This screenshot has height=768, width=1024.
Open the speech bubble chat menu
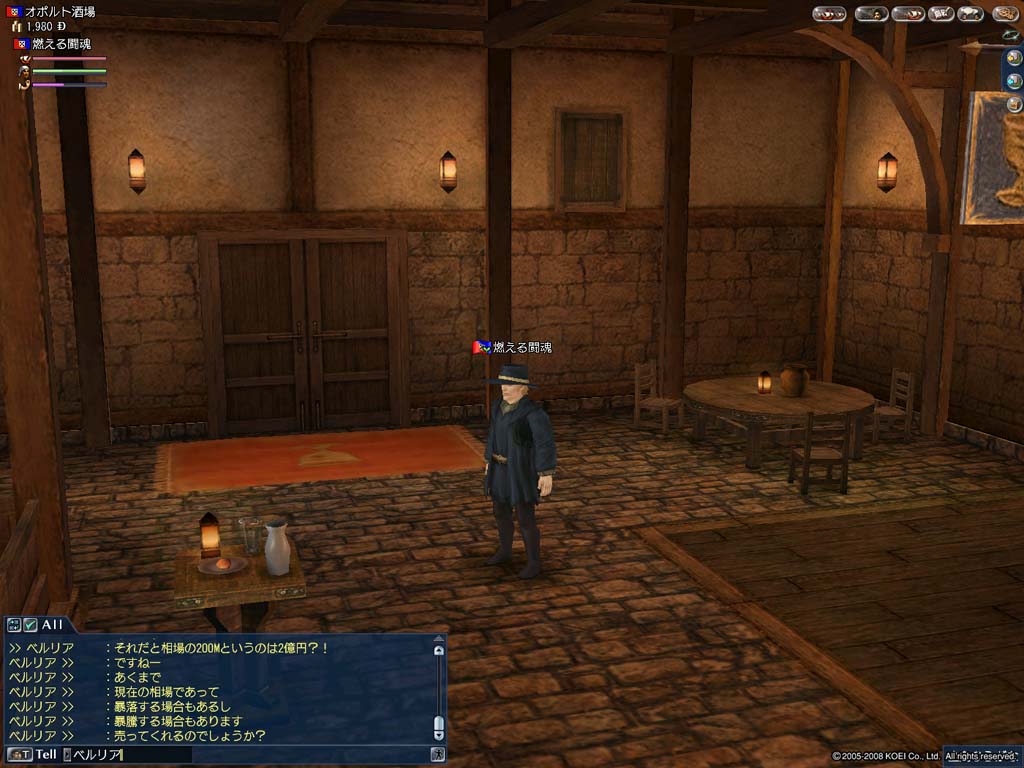(969, 14)
